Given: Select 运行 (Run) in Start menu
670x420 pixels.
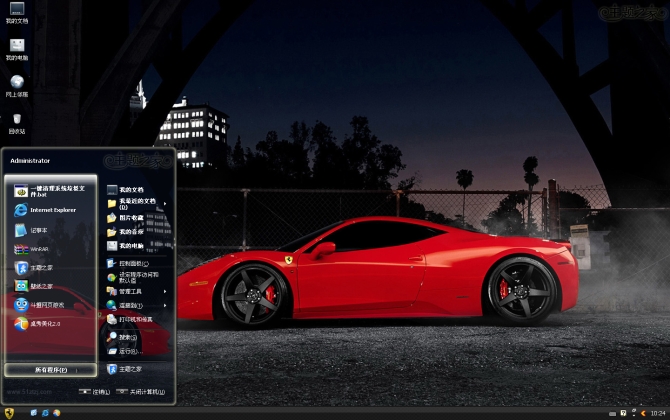Looking at the screenshot, I should click(127, 352).
